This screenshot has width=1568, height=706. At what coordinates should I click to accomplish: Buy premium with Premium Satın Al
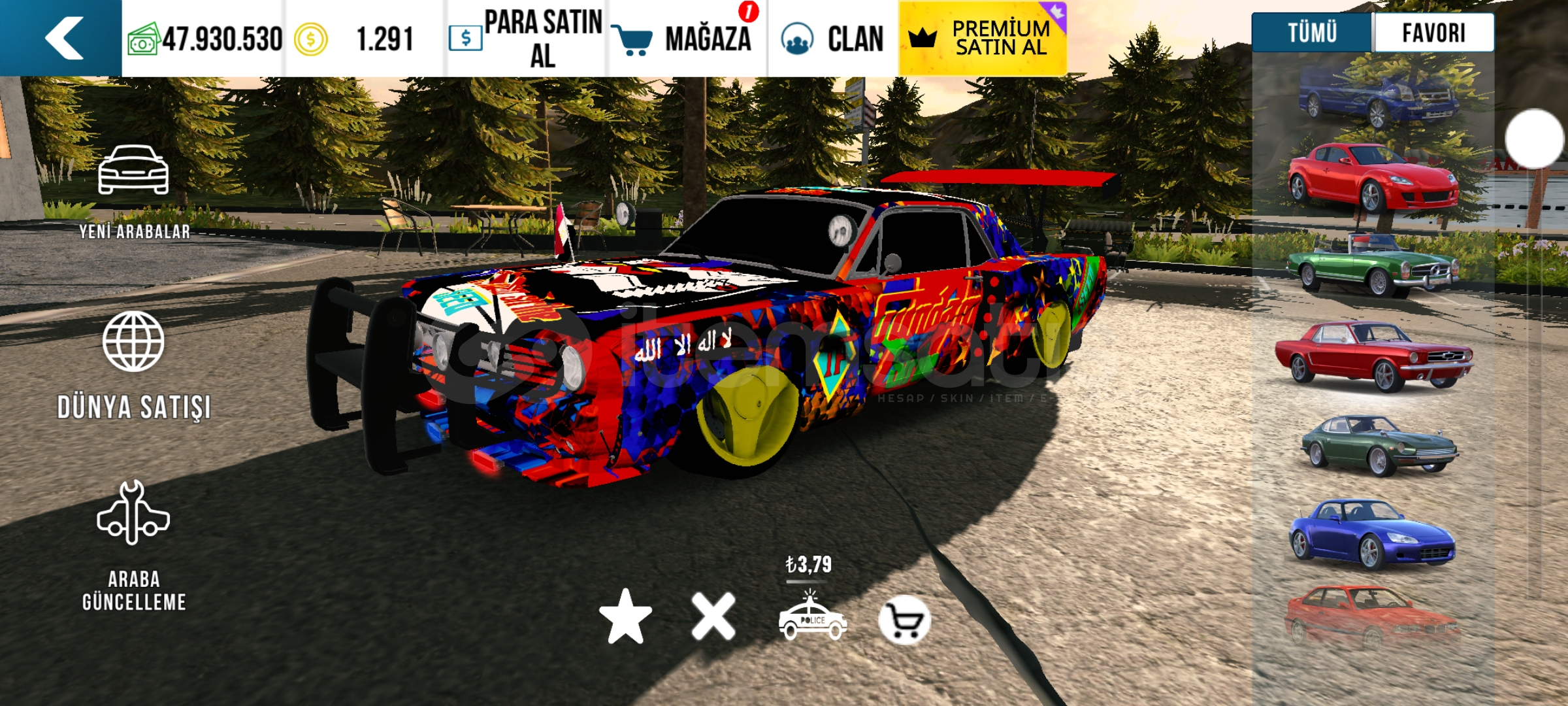point(983,39)
